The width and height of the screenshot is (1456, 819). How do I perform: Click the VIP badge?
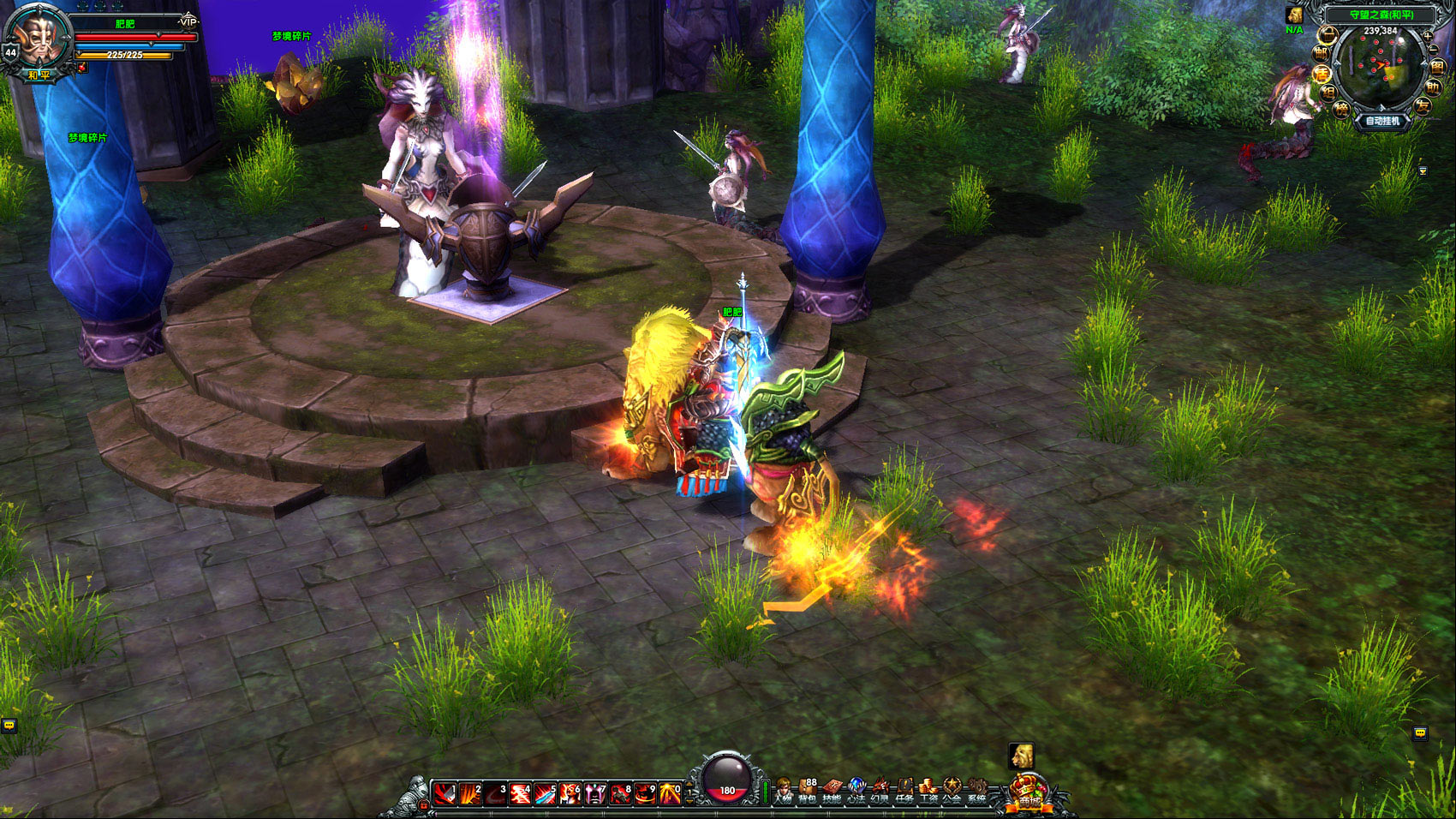point(188,21)
